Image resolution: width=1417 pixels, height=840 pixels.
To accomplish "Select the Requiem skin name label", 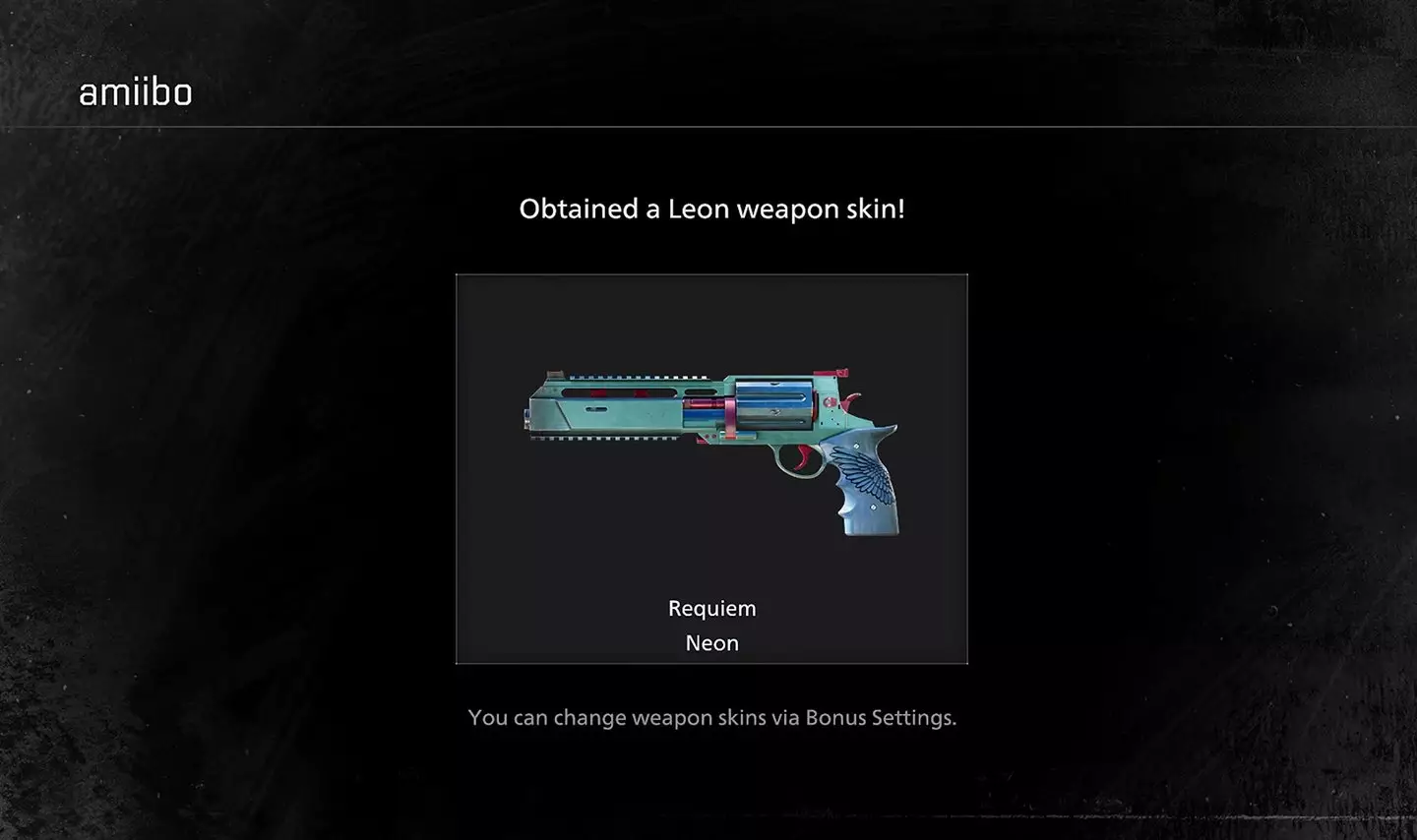I will click(711, 608).
